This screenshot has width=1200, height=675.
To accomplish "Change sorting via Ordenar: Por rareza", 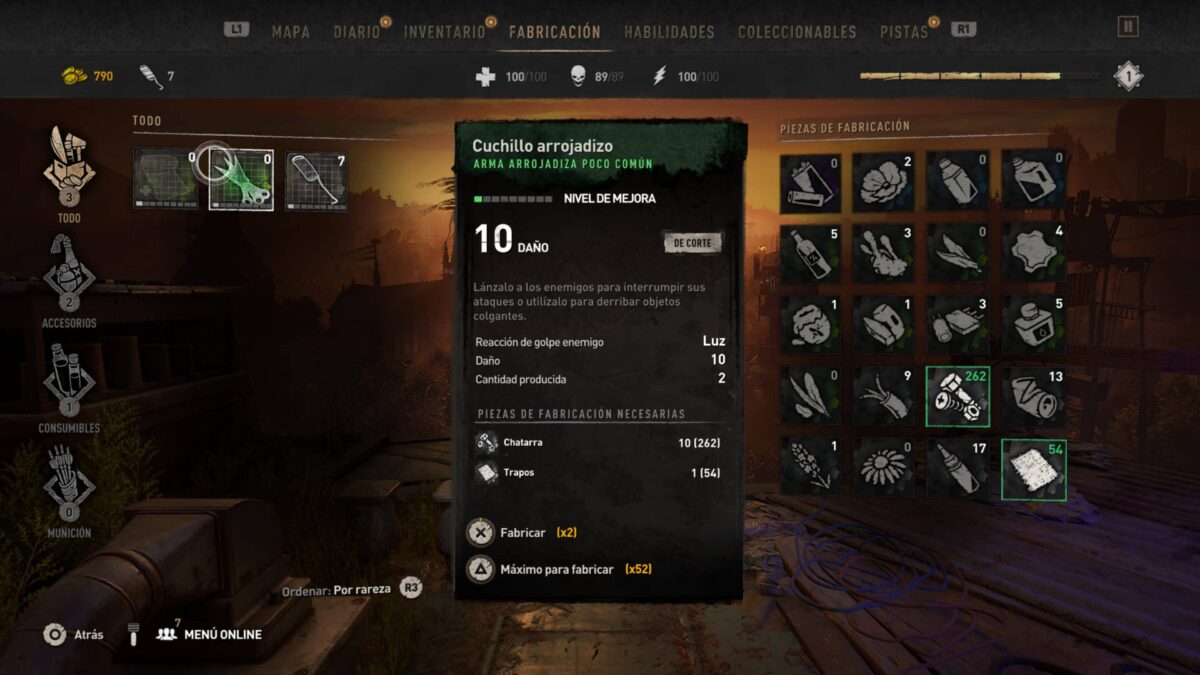I will pyautogui.click(x=351, y=590).
